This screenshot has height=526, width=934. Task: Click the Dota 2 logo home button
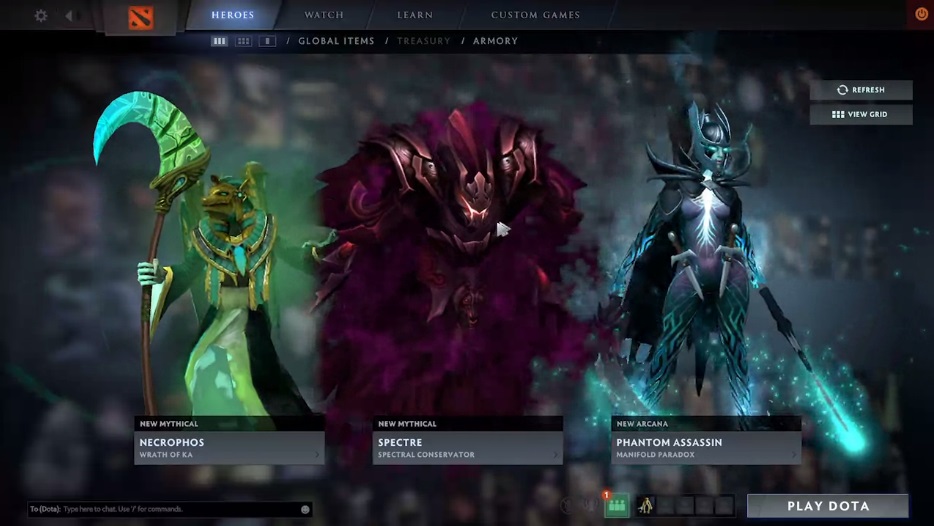tap(141, 17)
